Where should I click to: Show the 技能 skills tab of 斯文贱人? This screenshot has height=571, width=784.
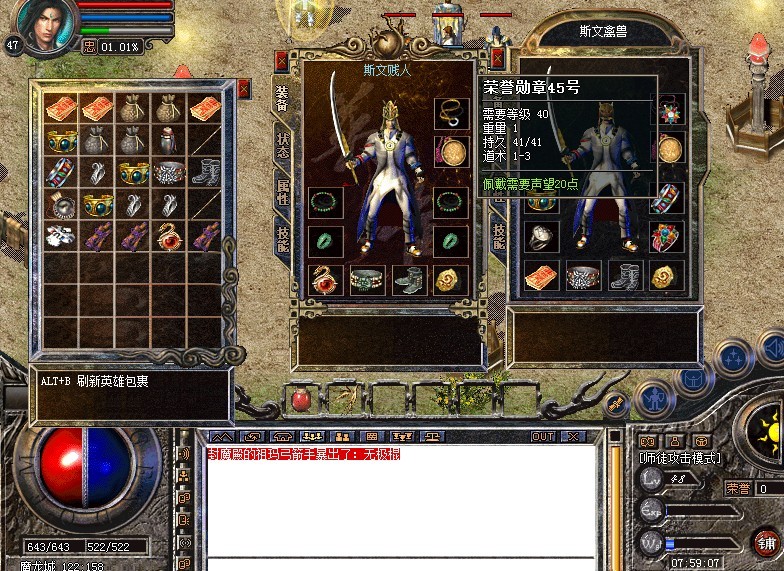point(282,238)
